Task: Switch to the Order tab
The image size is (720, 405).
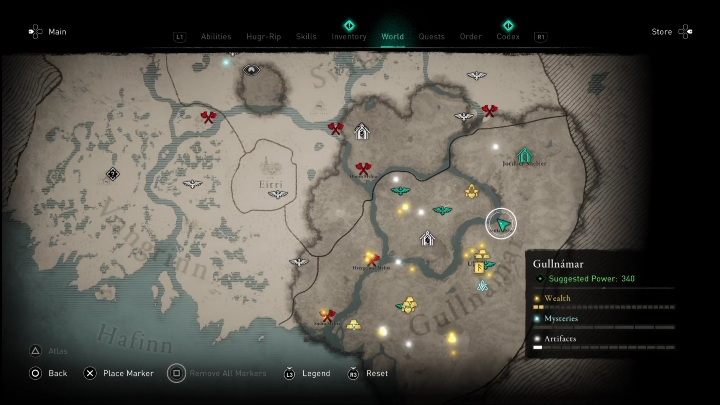Action: point(471,37)
